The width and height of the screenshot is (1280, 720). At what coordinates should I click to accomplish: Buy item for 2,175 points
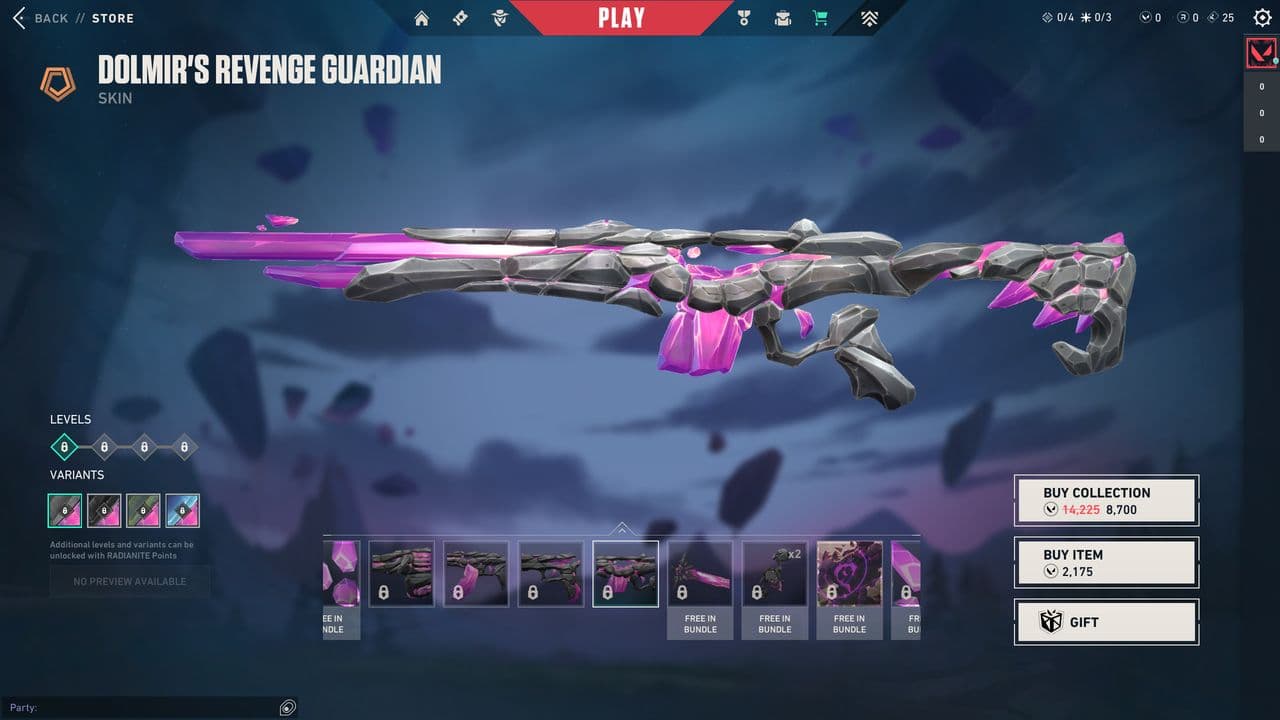(x=1106, y=562)
